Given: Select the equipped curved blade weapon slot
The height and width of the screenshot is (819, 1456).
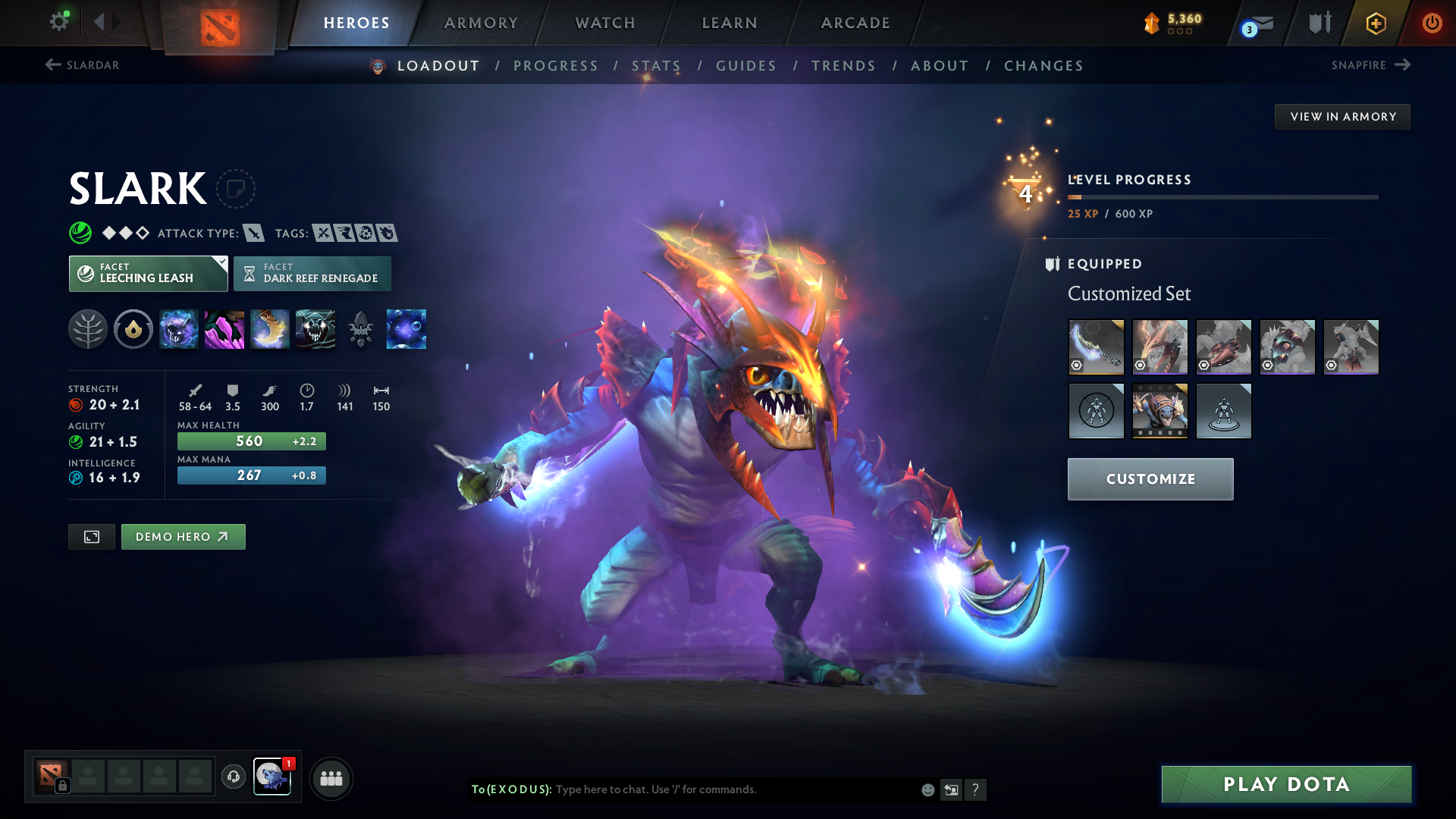Looking at the screenshot, I should coord(1096,347).
